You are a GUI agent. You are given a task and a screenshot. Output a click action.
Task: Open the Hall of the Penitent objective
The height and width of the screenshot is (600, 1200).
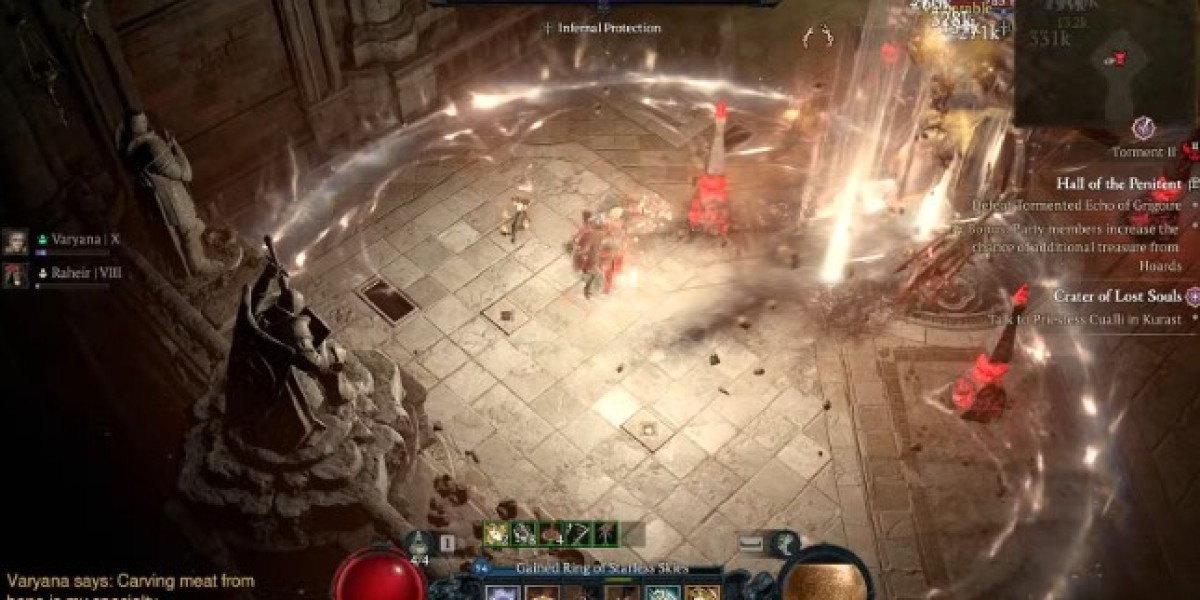[1119, 184]
